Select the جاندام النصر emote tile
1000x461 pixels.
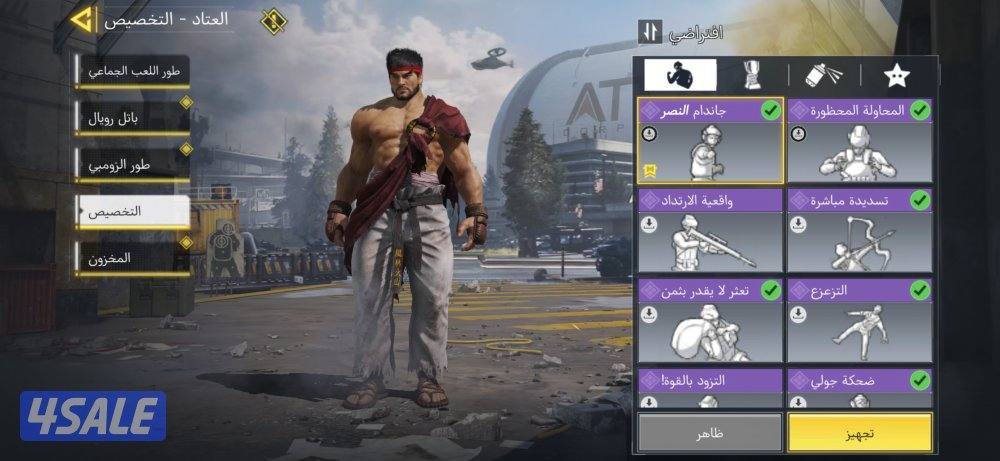click(710, 141)
